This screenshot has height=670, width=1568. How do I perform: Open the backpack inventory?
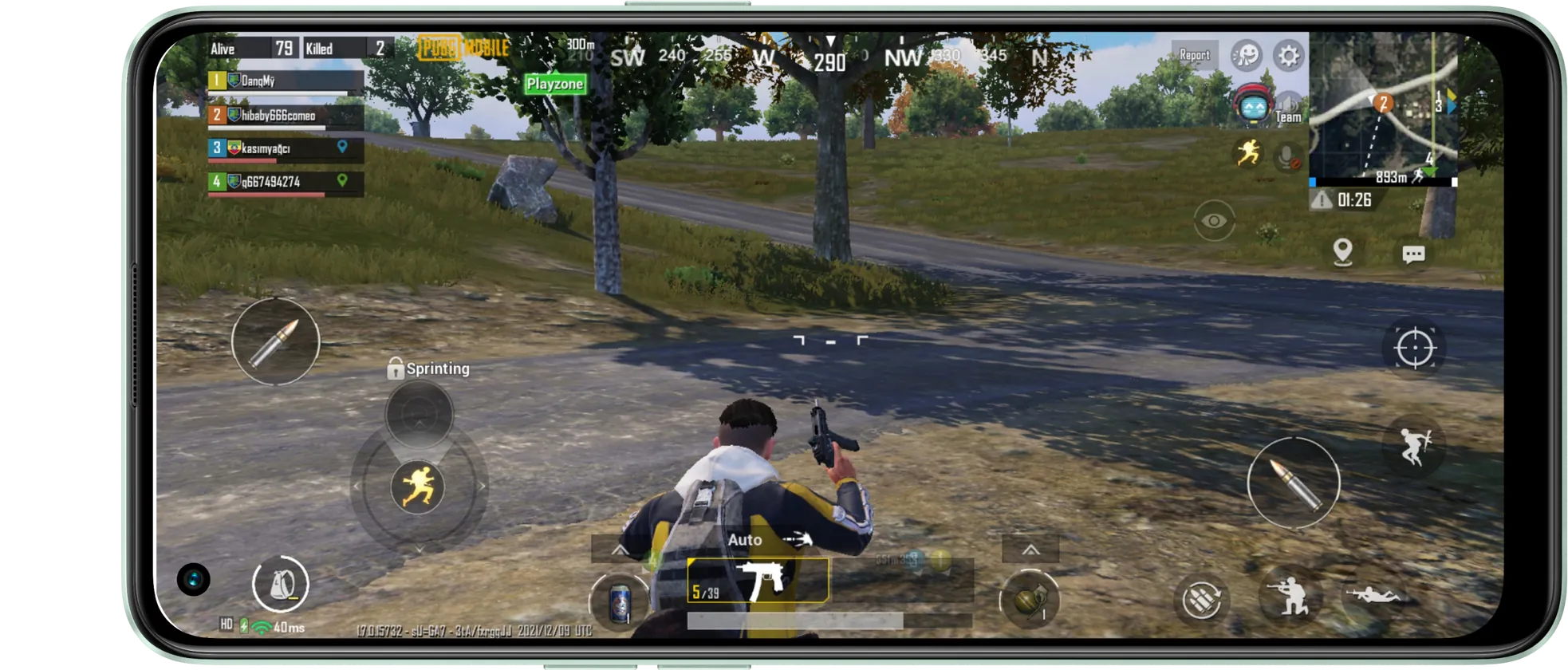pos(280,584)
